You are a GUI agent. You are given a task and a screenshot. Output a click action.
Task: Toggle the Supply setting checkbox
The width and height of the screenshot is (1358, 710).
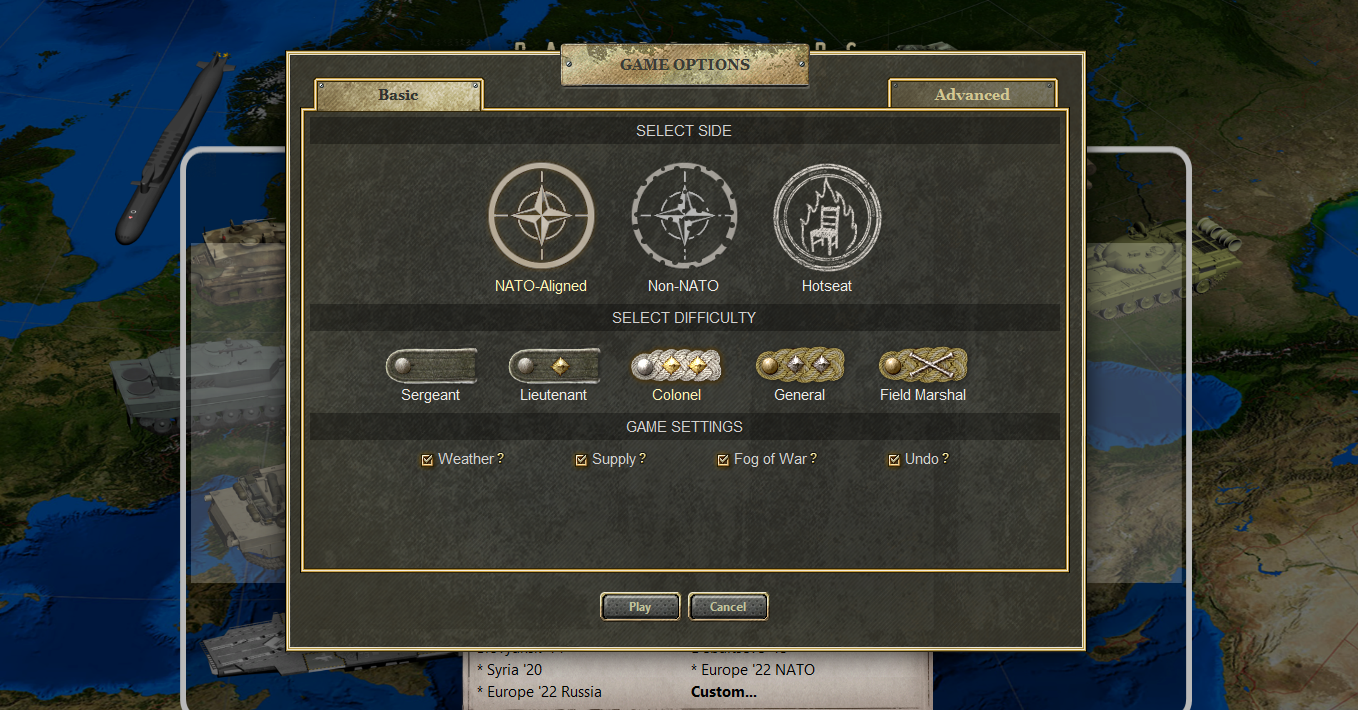click(581, 460)
